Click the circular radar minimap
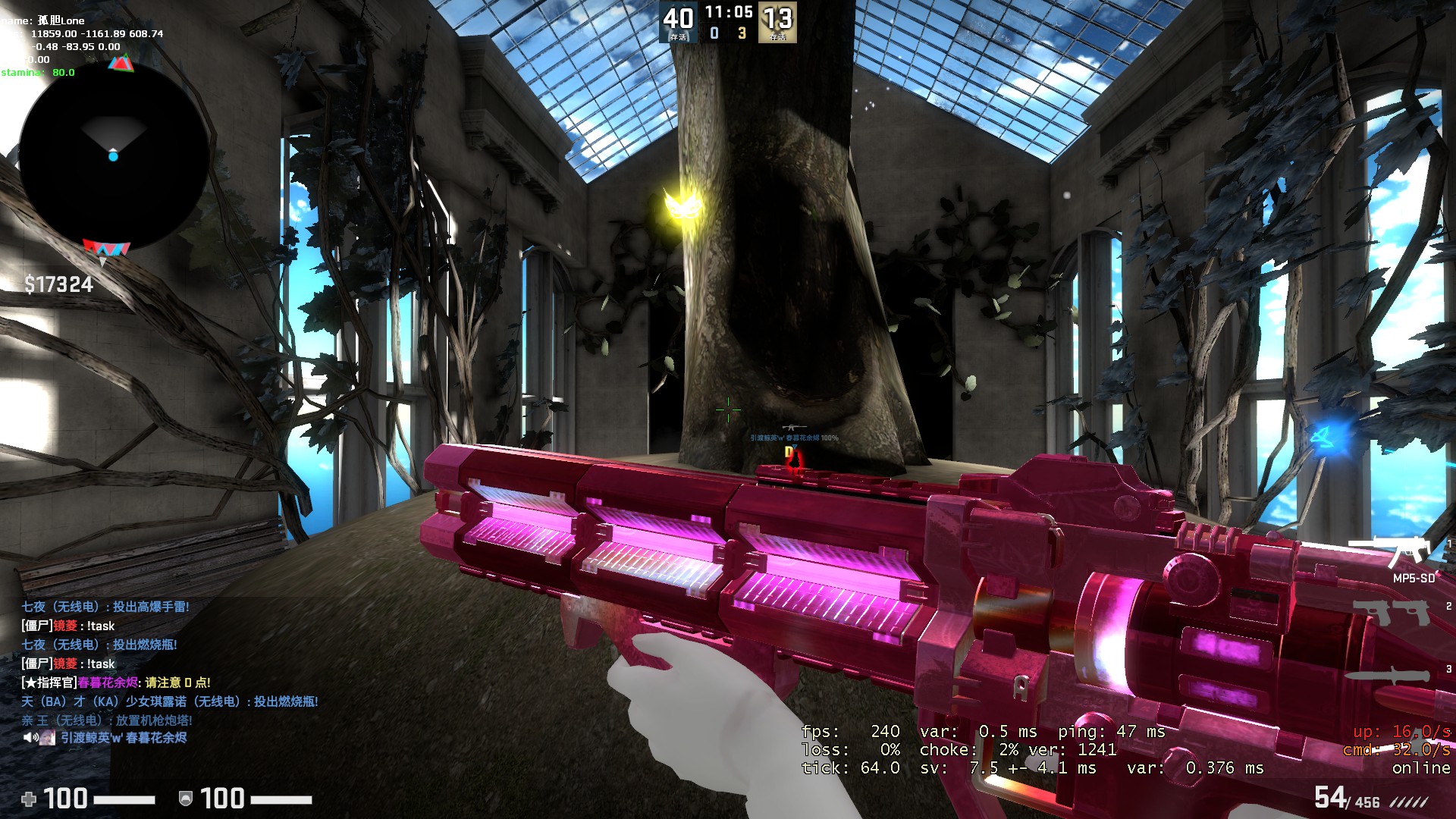The image size is (1456, 819). (114, 158)
